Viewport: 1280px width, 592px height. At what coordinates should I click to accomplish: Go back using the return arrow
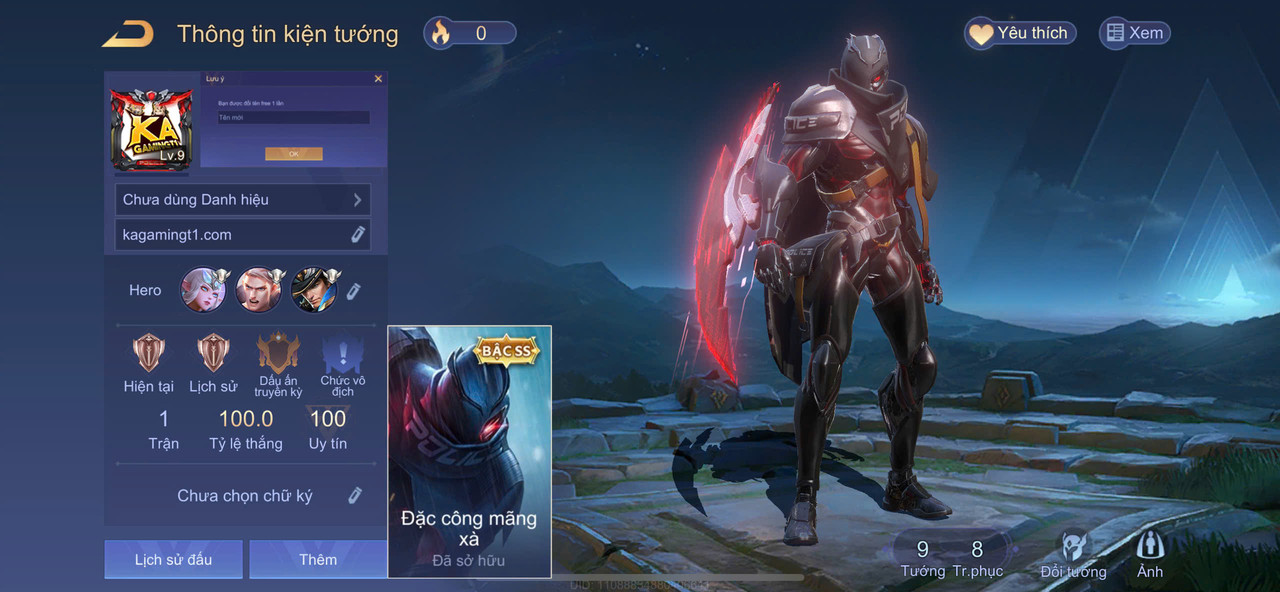pyautogui.click(x=128, y=34)
